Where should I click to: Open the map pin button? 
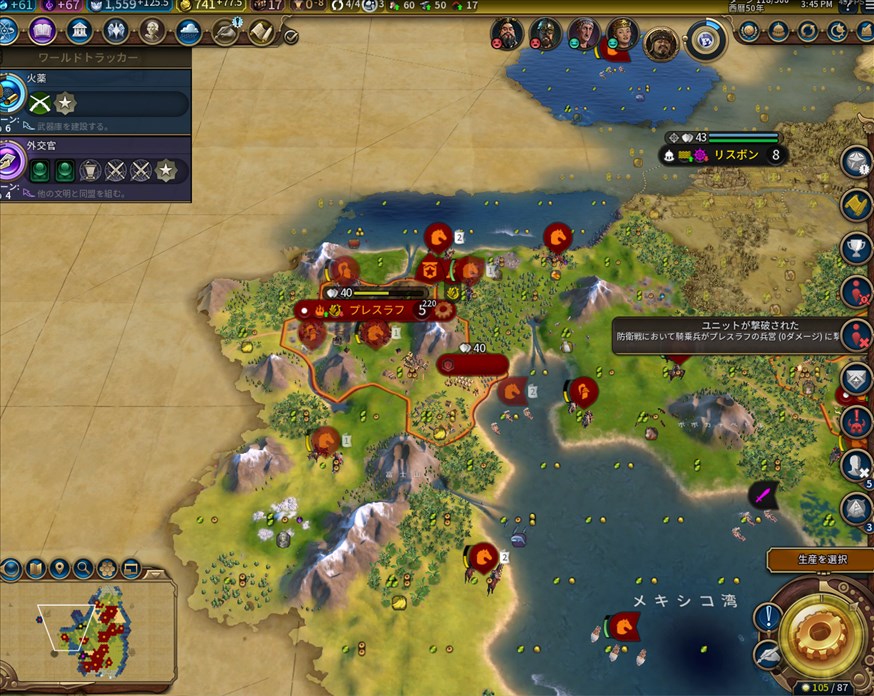59,569
